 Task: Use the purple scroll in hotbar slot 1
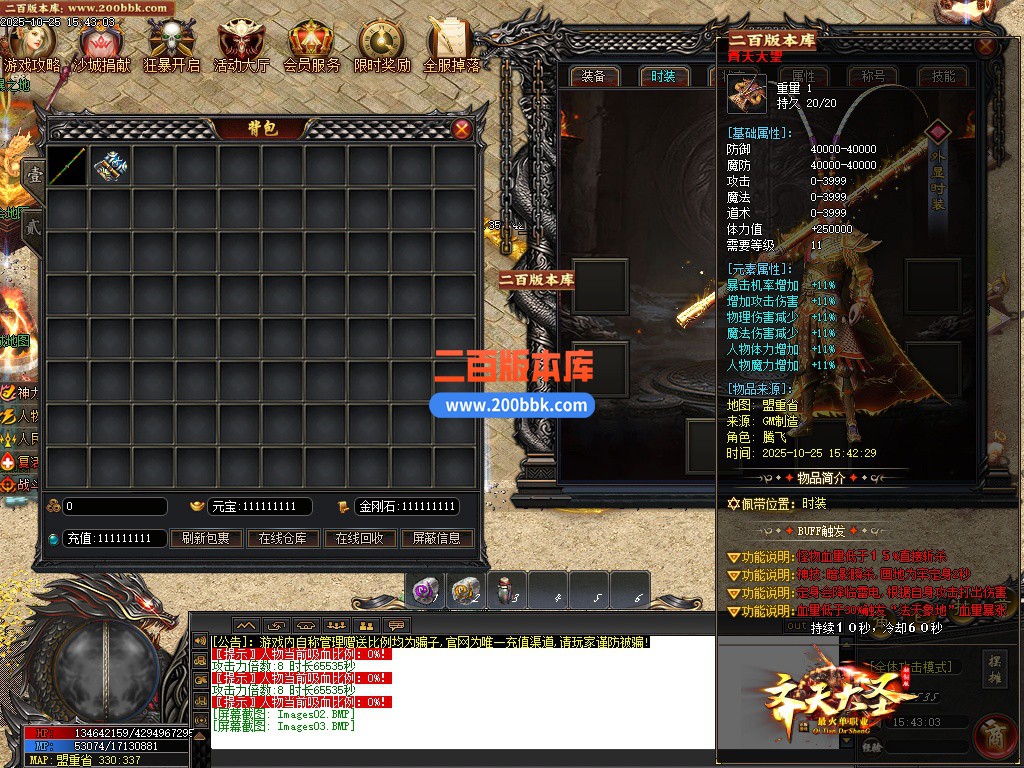click(426, 590)
